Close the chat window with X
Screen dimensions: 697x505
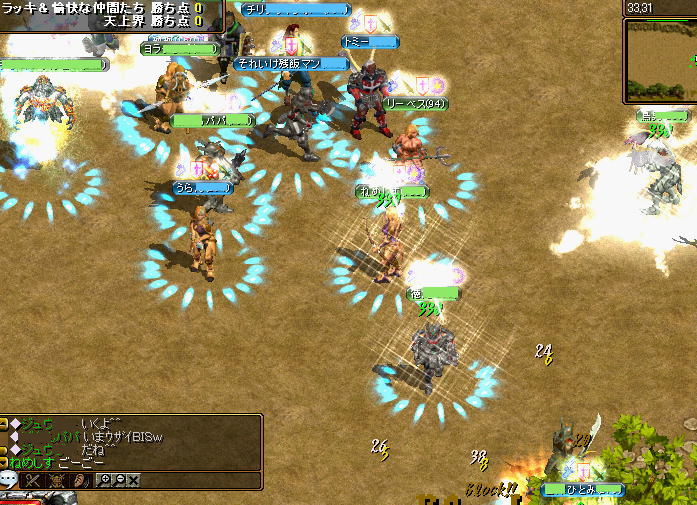(133, 481)
